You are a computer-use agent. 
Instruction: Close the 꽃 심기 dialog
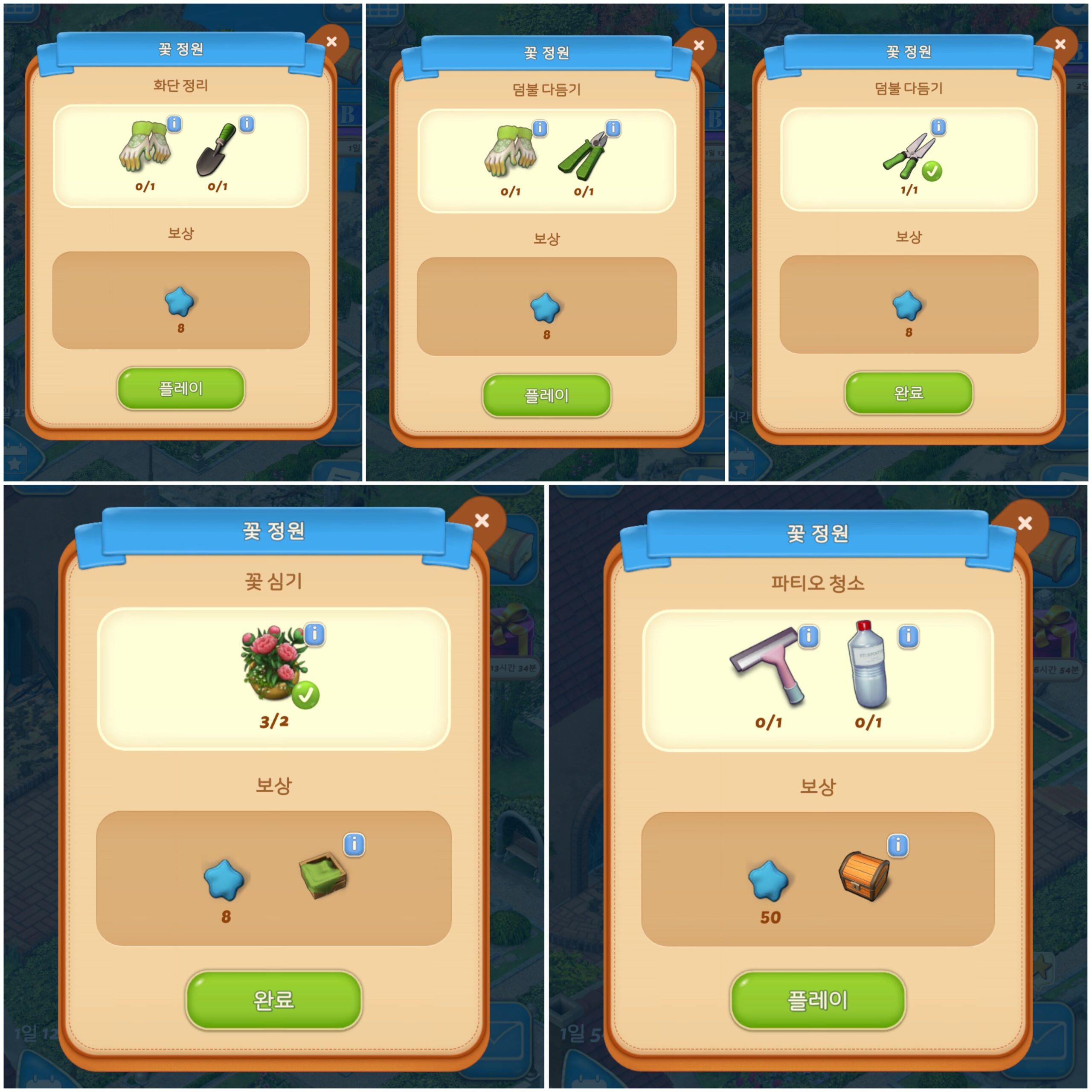click(x=482, y=520)
